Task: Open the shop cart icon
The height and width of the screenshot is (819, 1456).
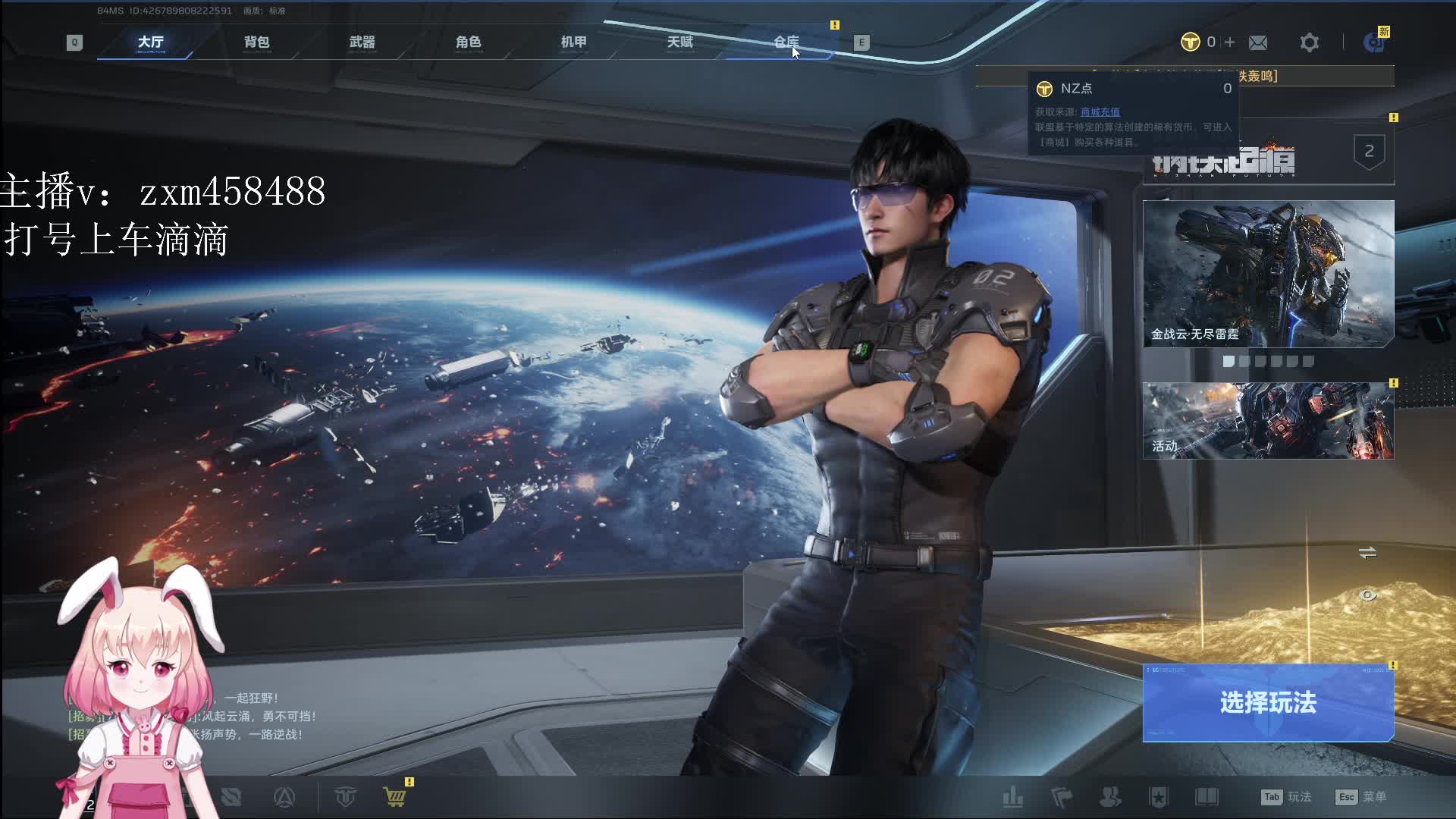Action: click(394, 797)
